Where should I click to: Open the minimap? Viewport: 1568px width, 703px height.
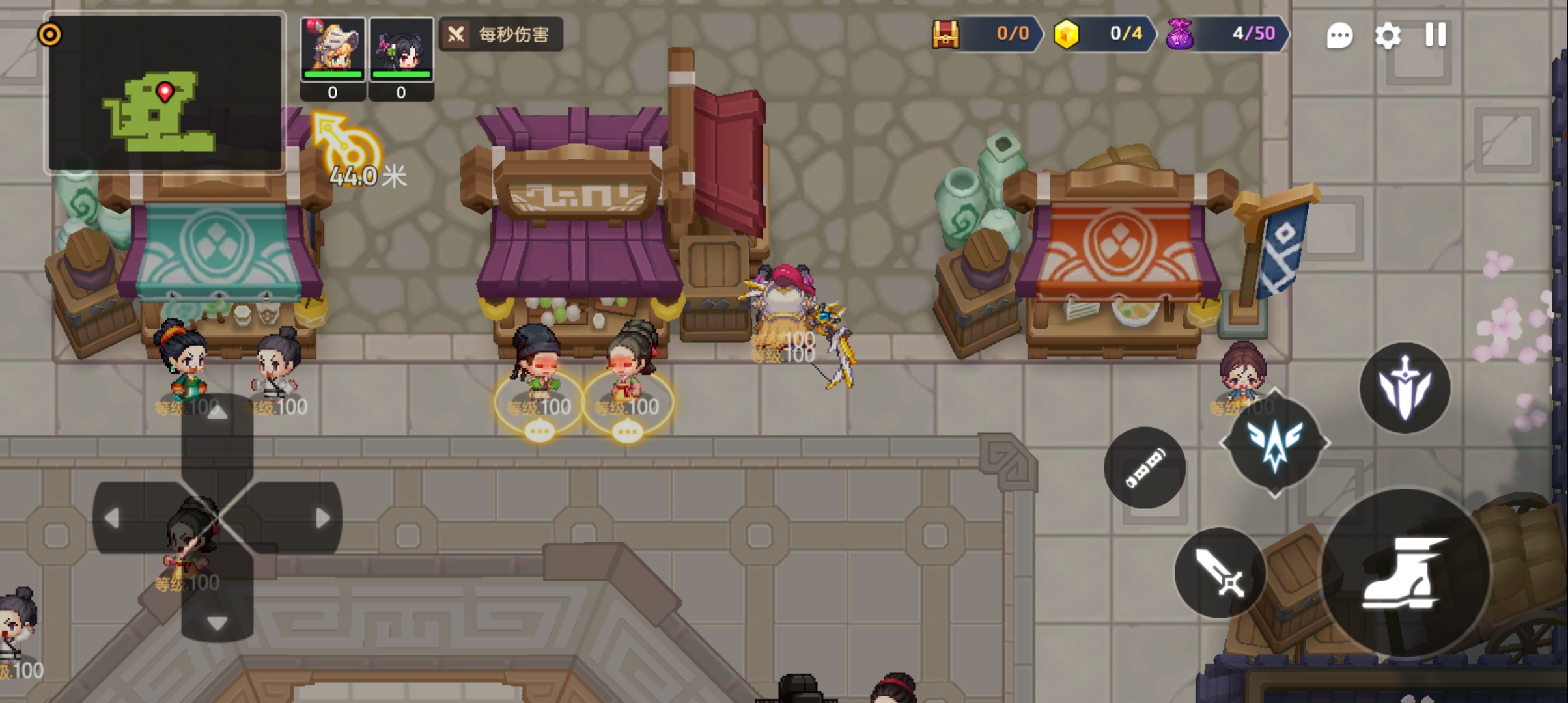165,93
